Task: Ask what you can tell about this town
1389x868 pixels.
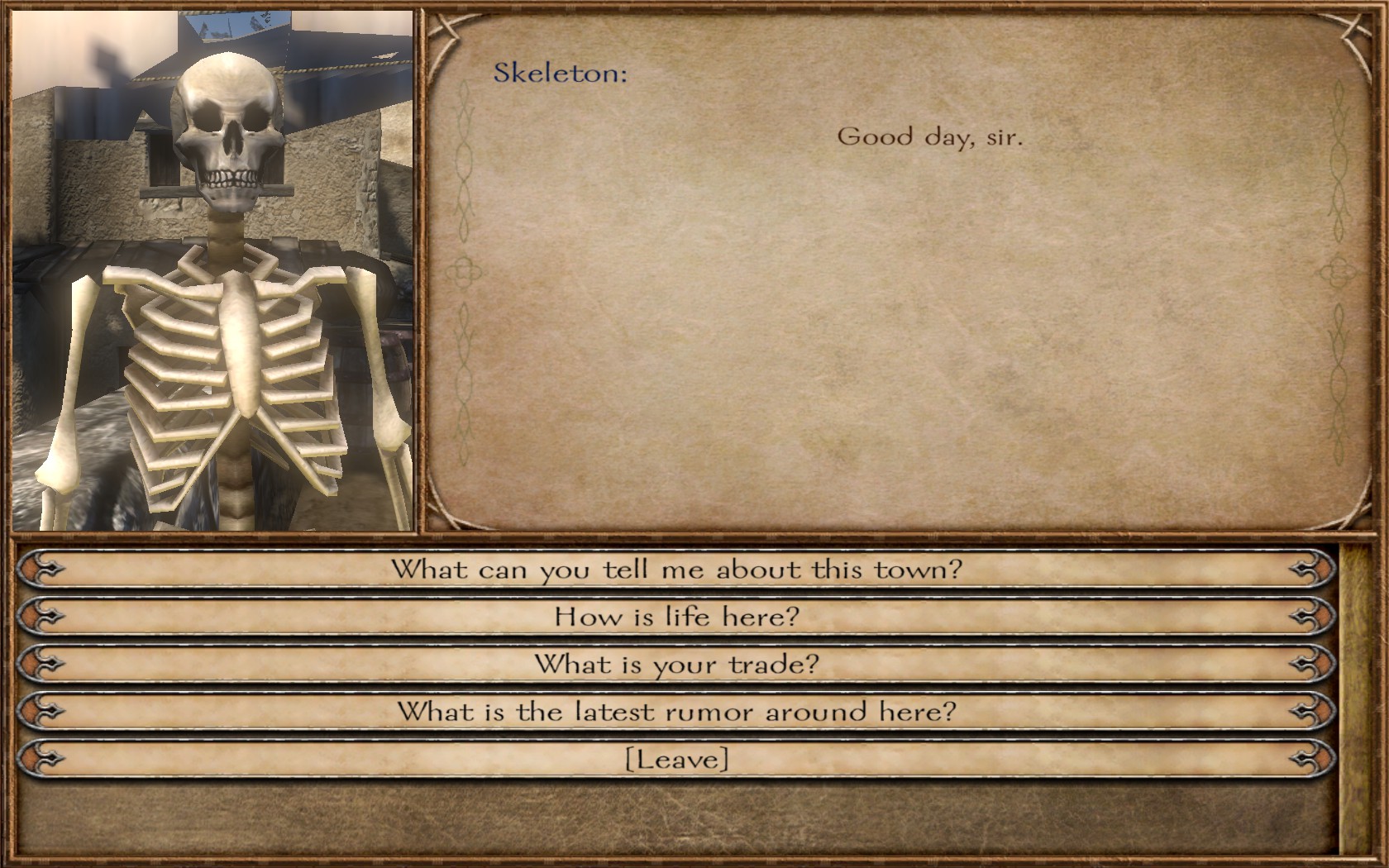Action: click(x=676, y=570)
